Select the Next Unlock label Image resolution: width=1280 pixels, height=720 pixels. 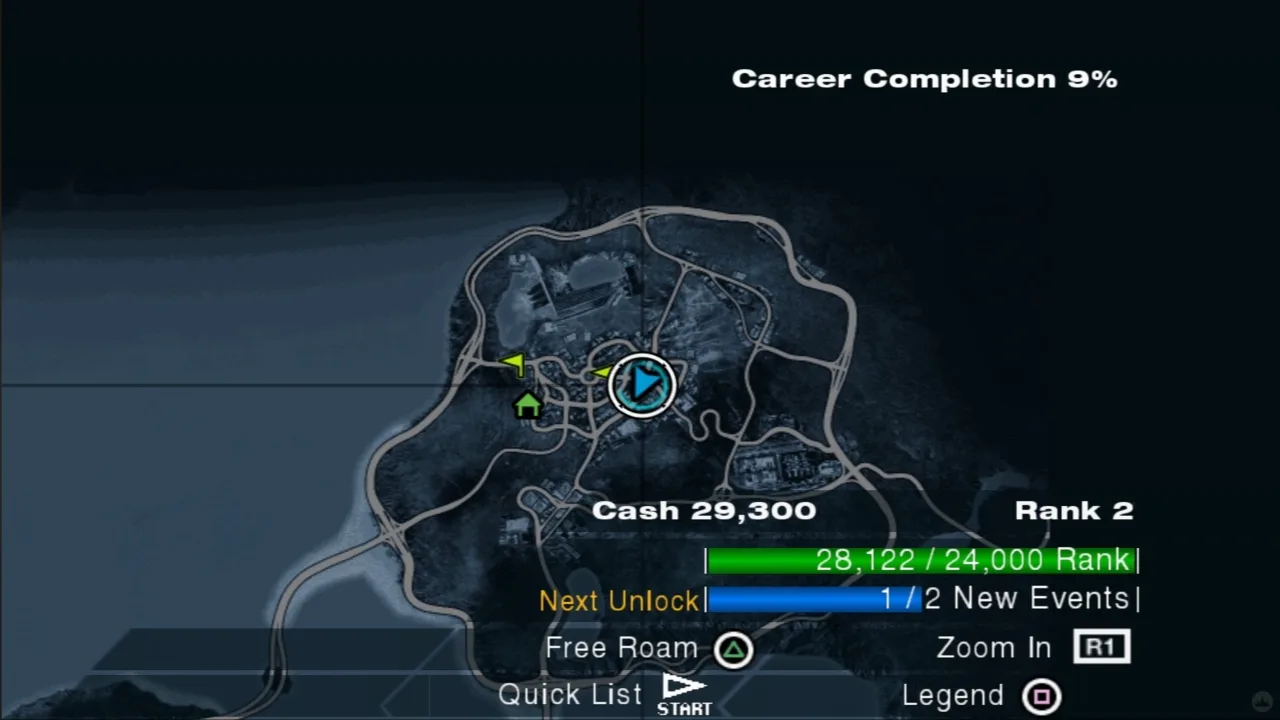[x=619, y=600]
